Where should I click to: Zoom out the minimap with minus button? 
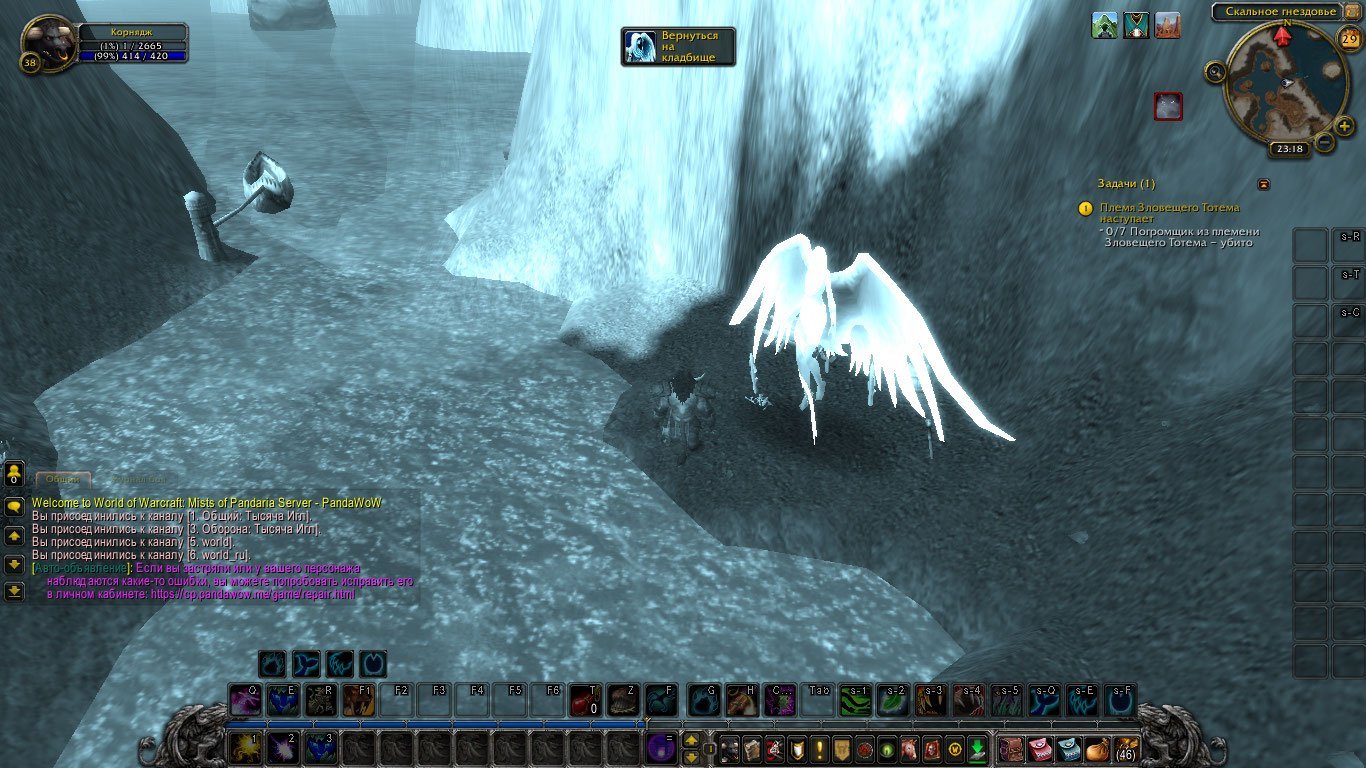(x=1325, y=142)
